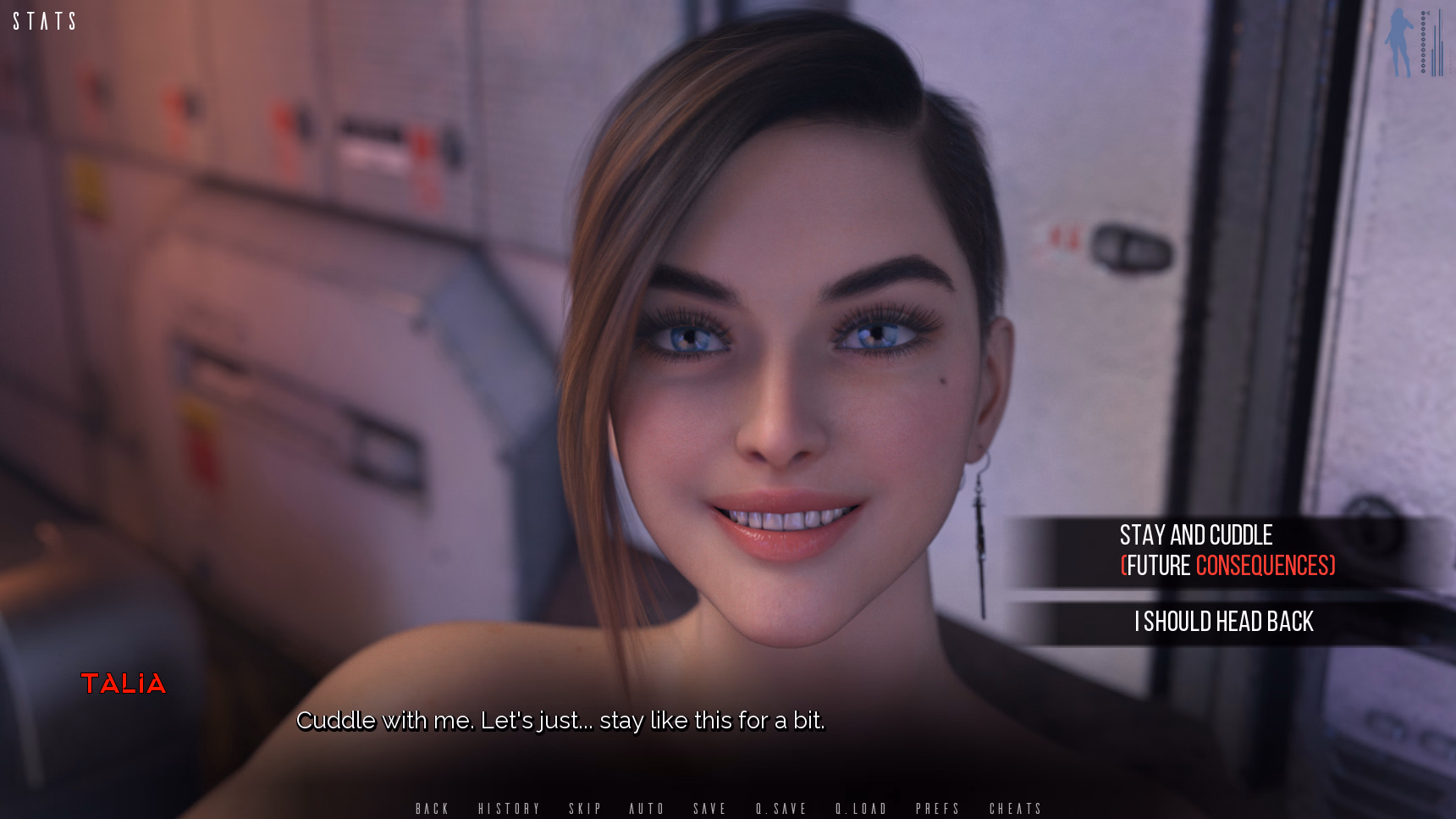Quick load with Q.Load
This screenshot has width=1456, height=819.
(861, 809)
